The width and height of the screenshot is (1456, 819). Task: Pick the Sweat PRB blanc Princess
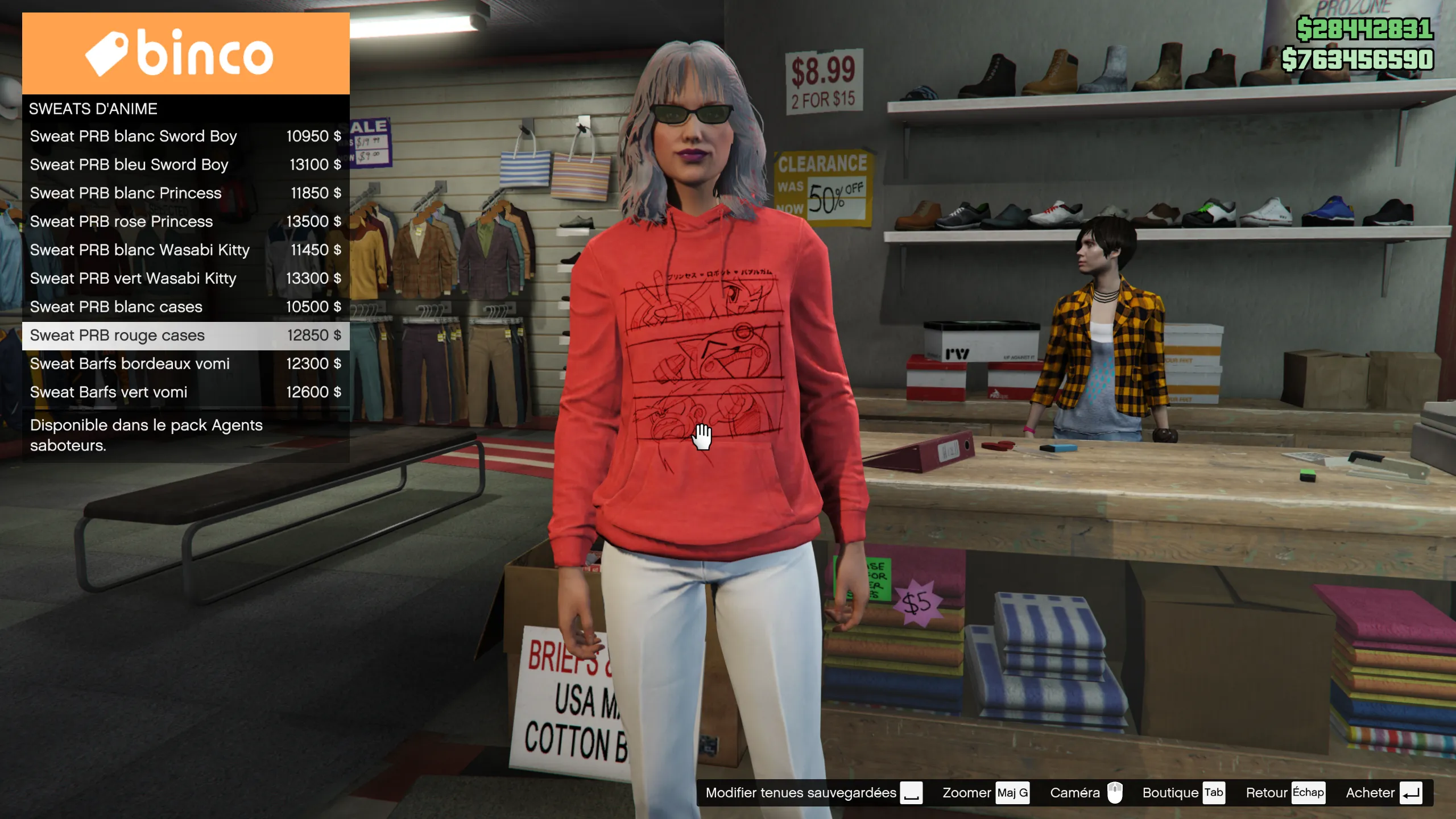[185, 193]
